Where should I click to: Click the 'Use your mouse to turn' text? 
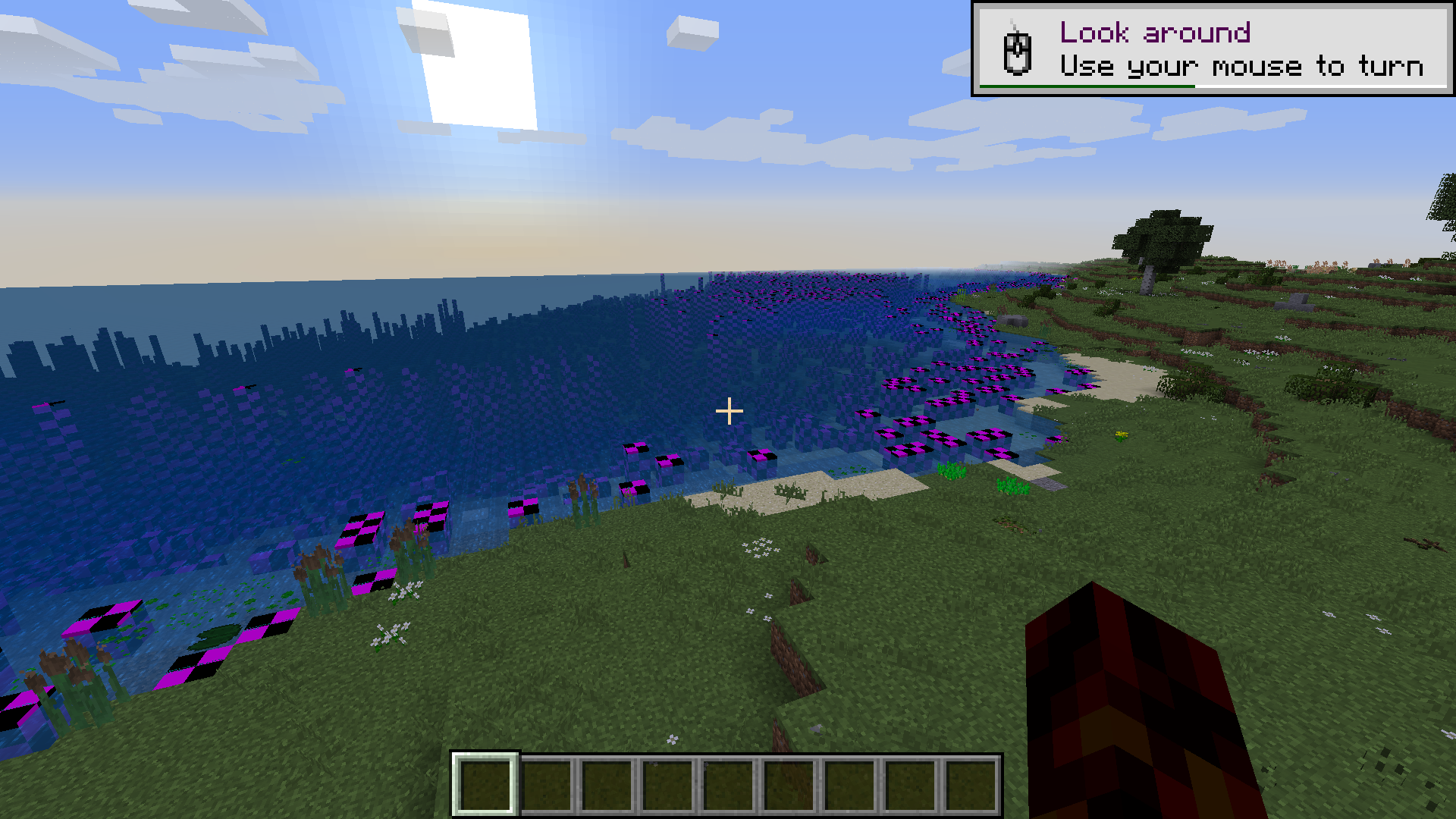click(1244, 67)
